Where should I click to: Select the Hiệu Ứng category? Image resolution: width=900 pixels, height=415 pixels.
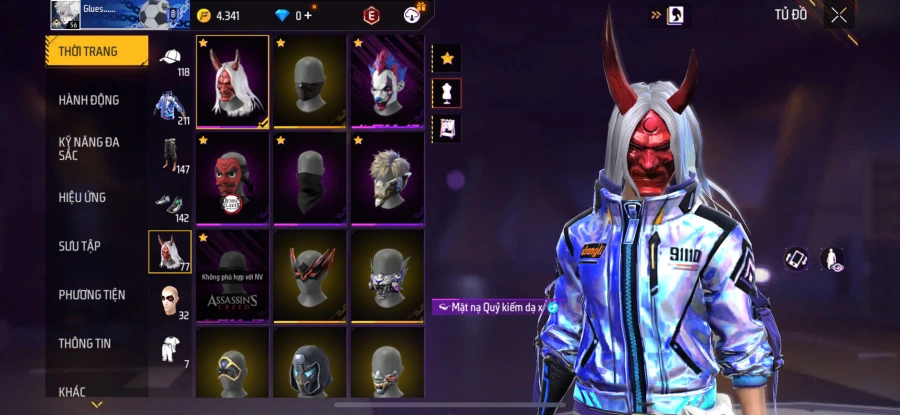tap(82, 197)
